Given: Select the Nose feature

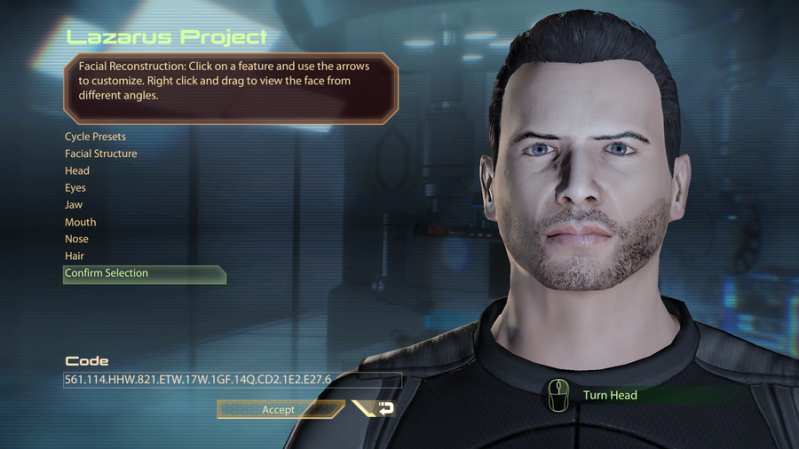Looking at the screenshot, I should click(76, 239).
